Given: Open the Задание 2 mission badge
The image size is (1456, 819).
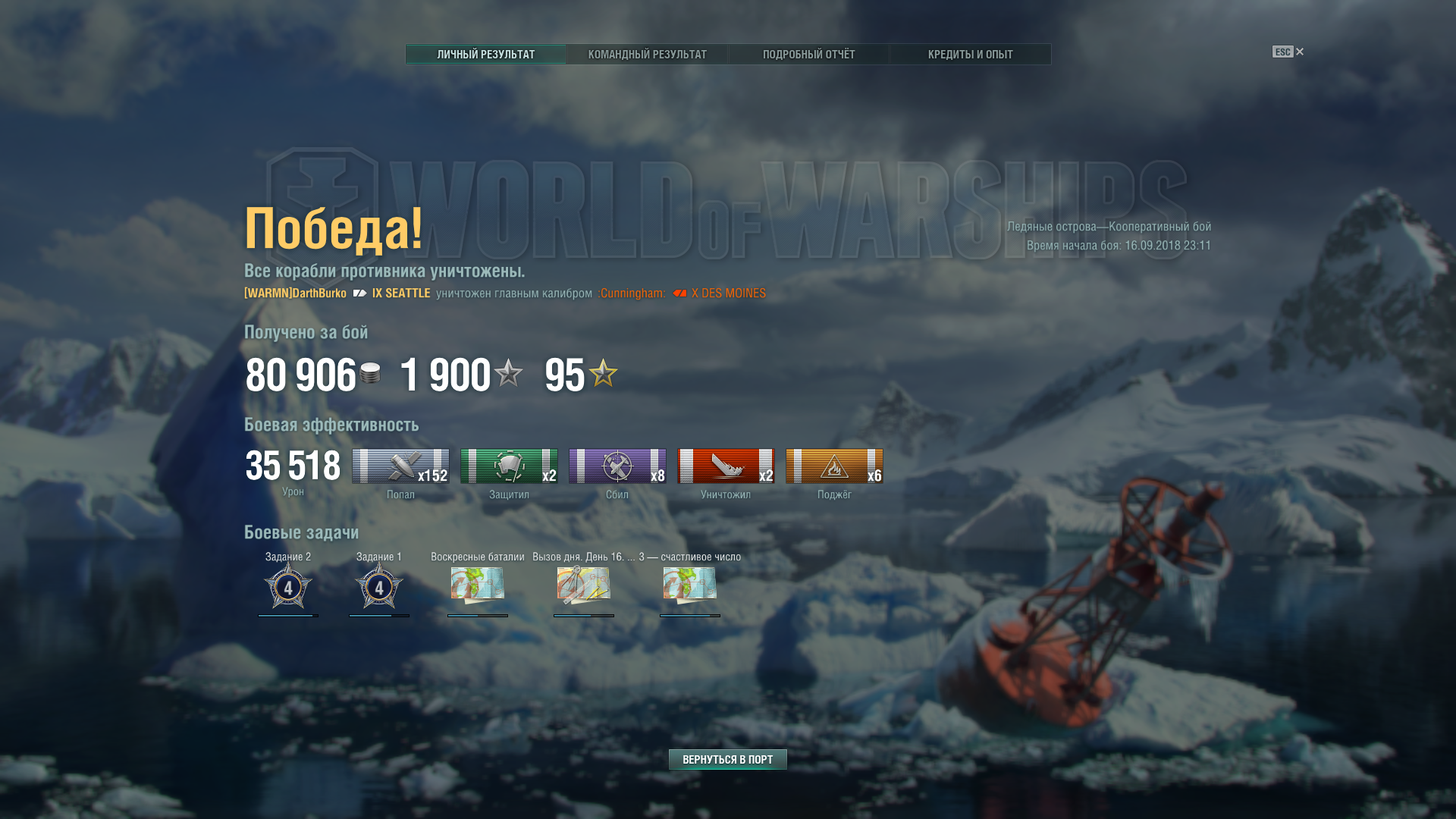Looking at the screenshot, I should coord(288,585).
